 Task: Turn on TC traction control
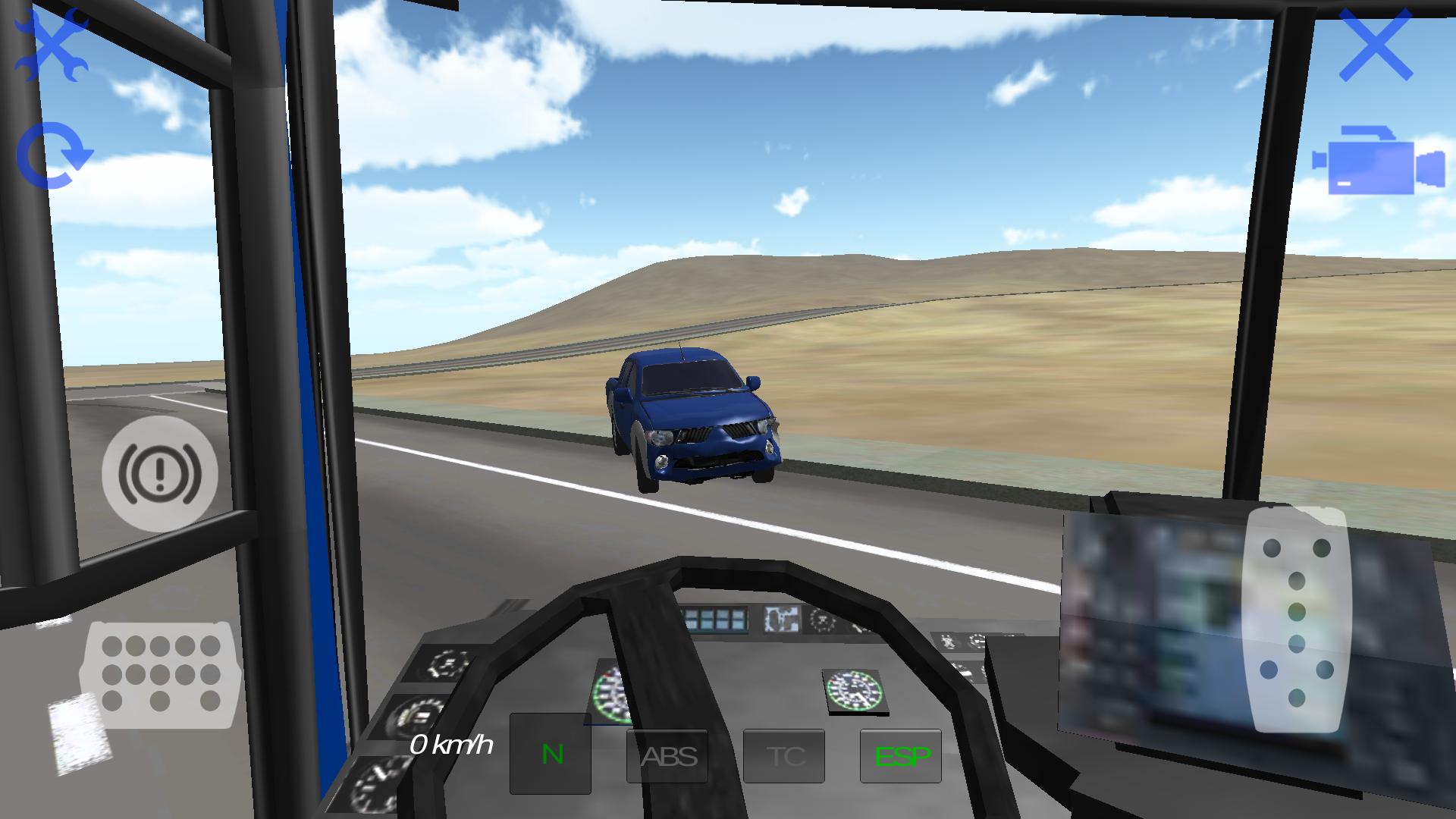(x=785, y=755)
